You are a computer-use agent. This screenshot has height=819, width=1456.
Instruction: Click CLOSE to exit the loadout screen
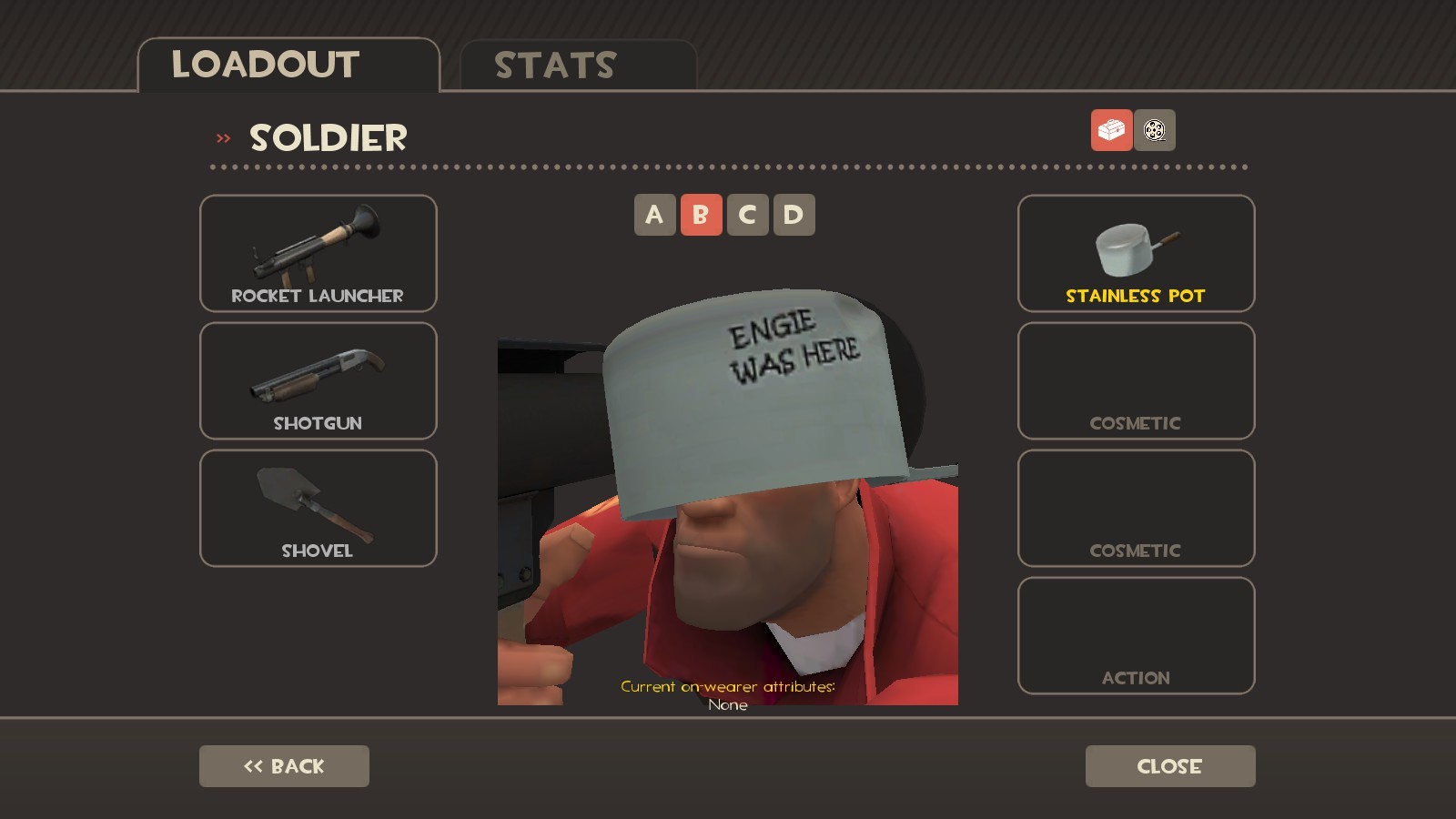(1170, 765)
